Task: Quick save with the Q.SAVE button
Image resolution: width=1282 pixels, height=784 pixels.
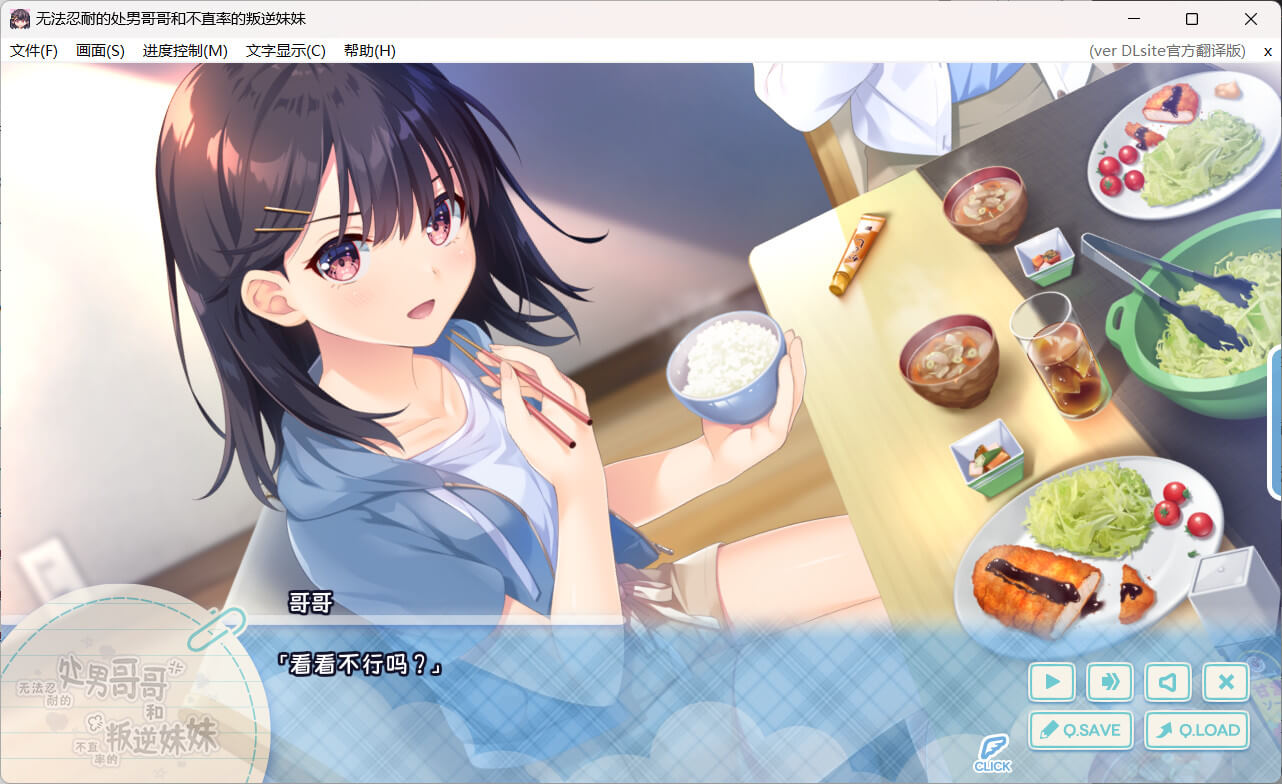Action: 1080,730
